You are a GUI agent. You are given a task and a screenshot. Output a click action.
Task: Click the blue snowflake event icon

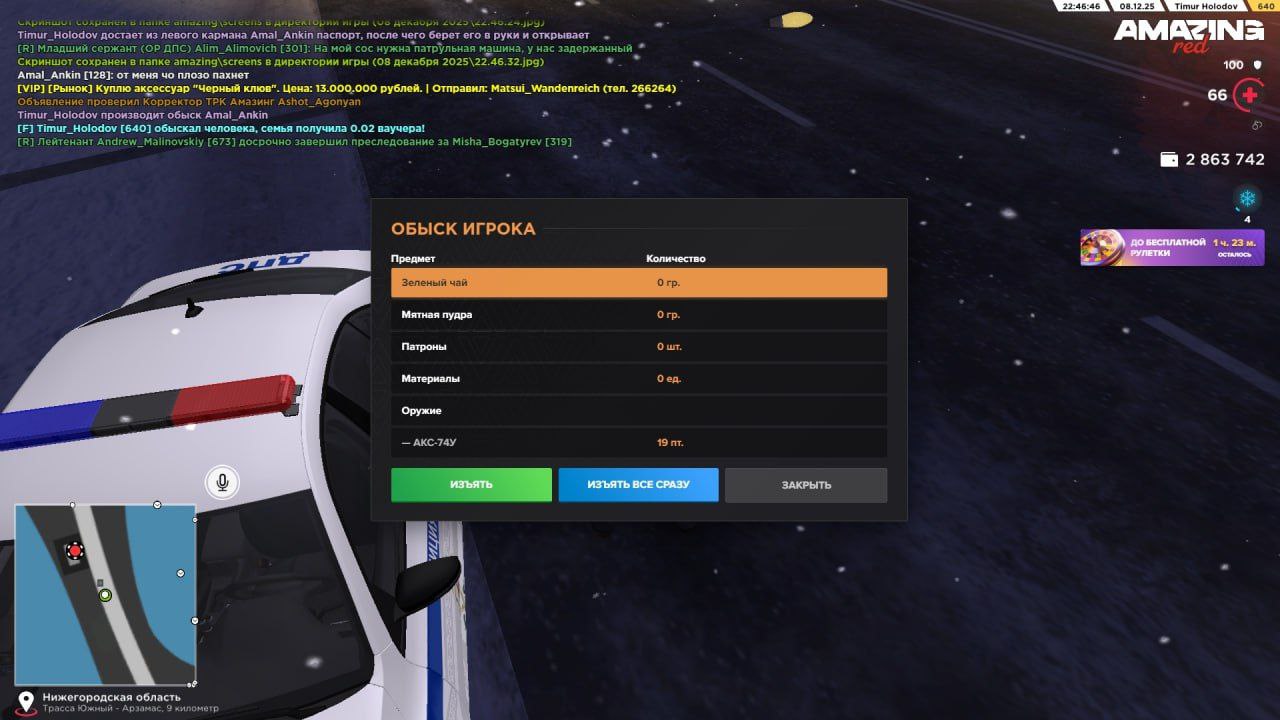(1247, 198)
